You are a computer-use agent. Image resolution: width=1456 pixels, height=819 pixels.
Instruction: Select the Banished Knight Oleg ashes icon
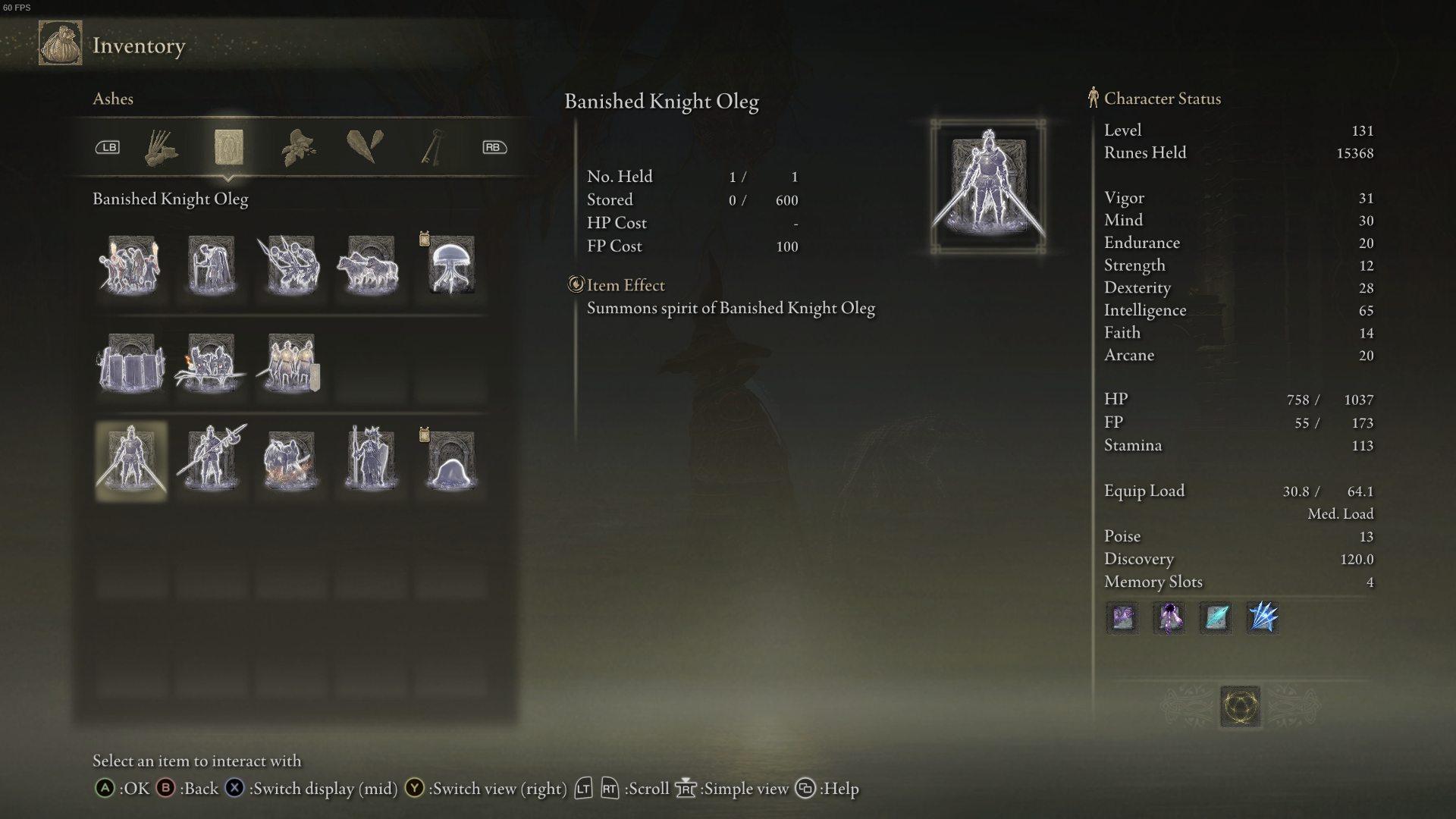[130, 460]
